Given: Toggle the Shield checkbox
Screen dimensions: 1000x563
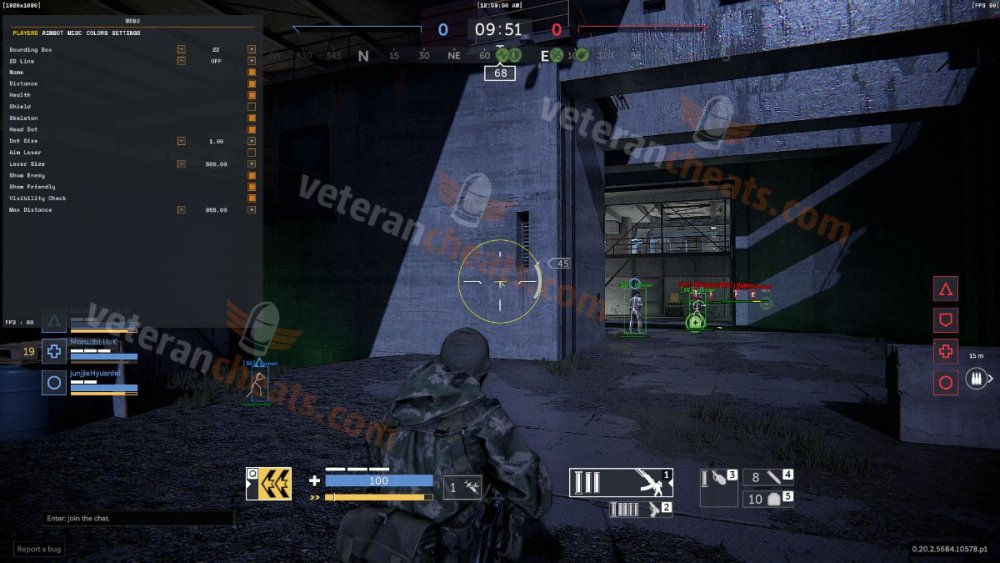Looking at the screenshot, I should [251, 106].
